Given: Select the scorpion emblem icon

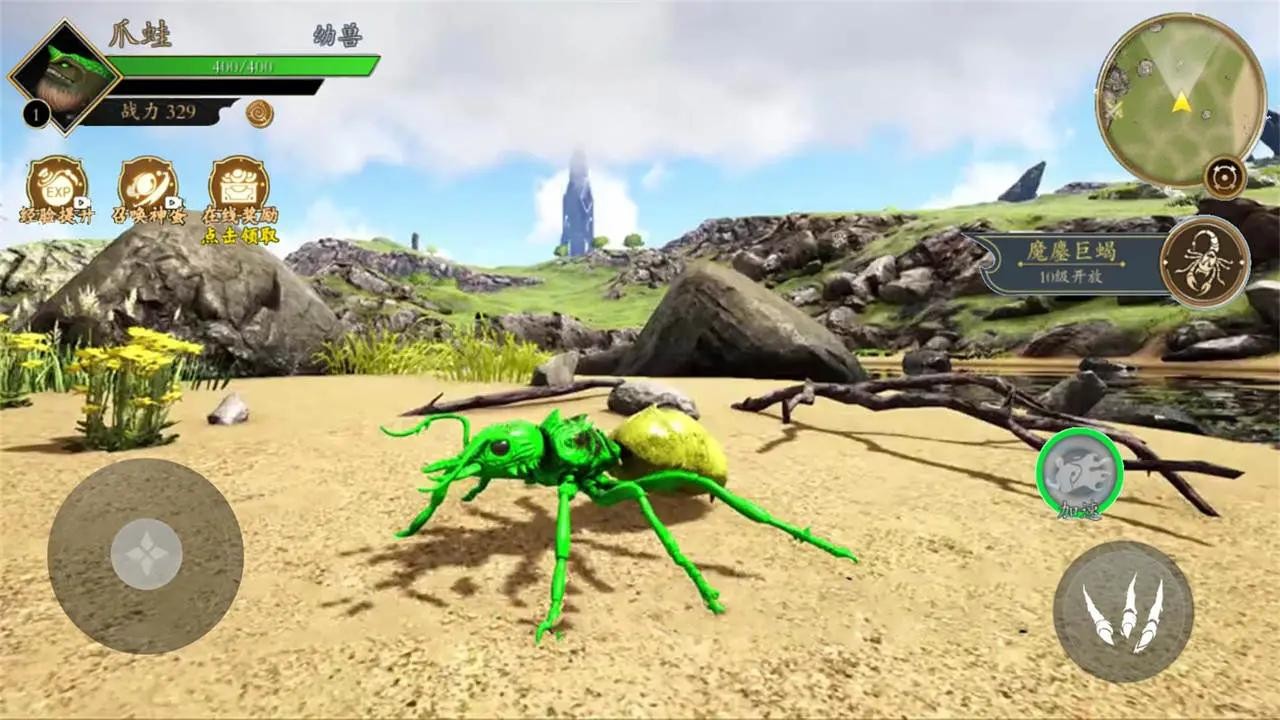Looking at the screenshot, I should tap(1204, 262).
